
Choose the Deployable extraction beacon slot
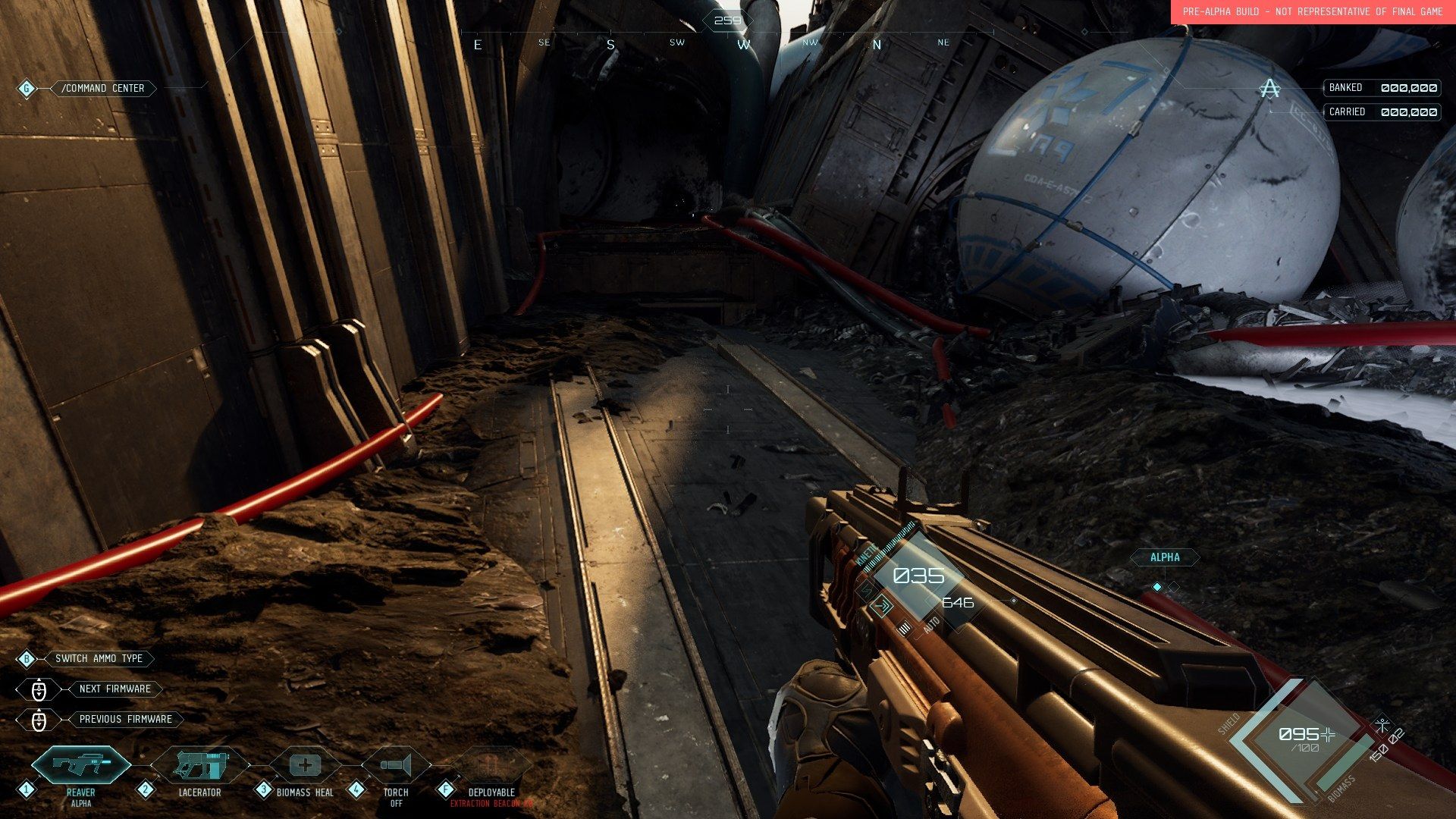pyautogui.click(x=491, y=764)
